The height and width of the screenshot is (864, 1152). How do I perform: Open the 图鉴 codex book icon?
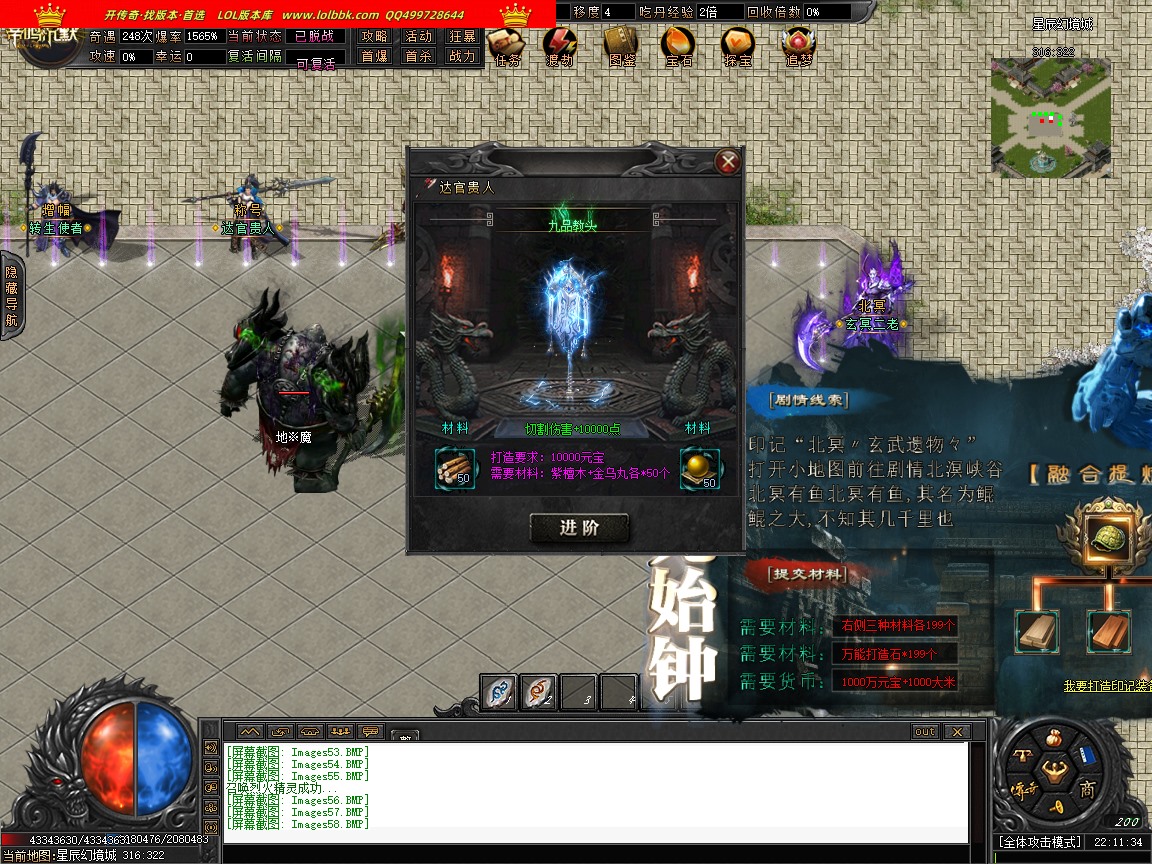tap(621, 44)
